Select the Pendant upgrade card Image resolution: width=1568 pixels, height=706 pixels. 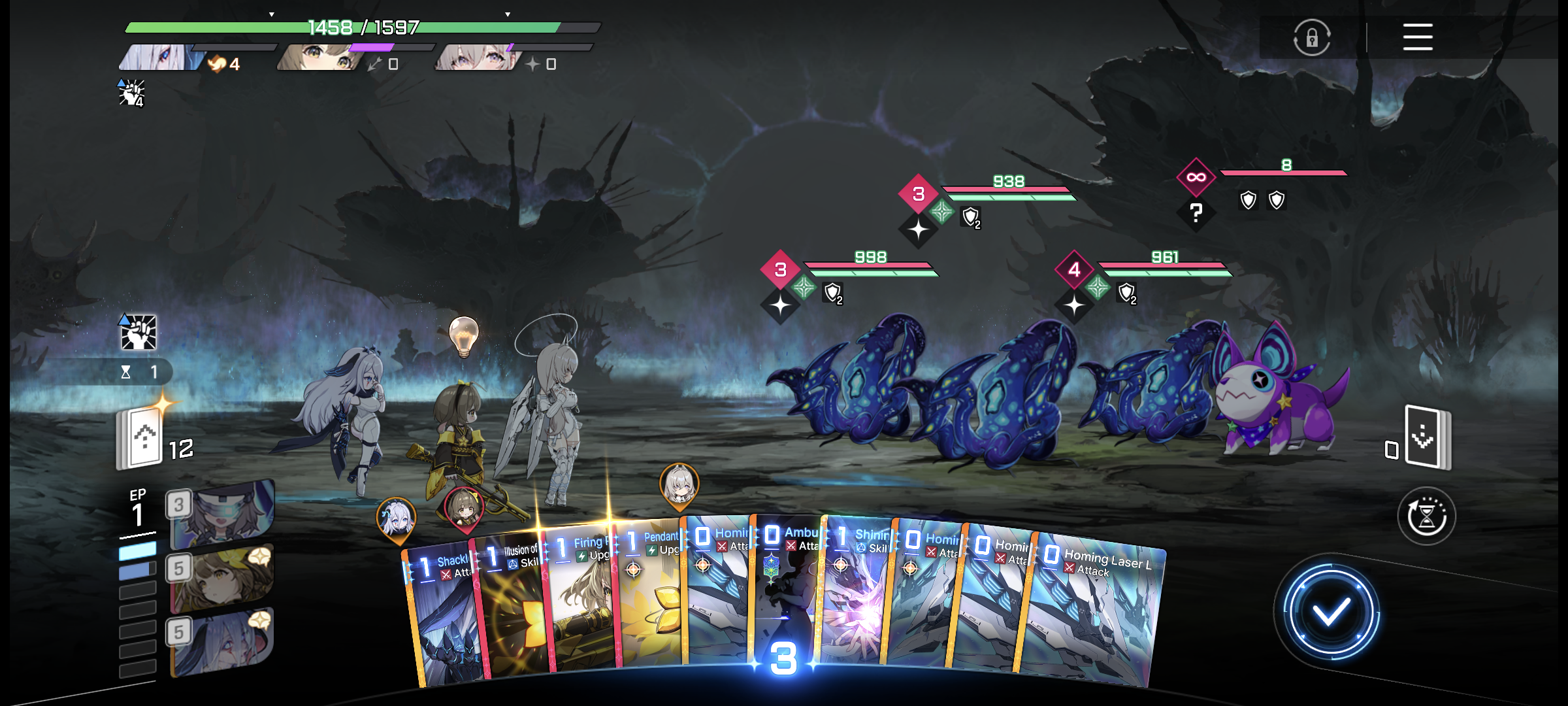click(650, 595)
